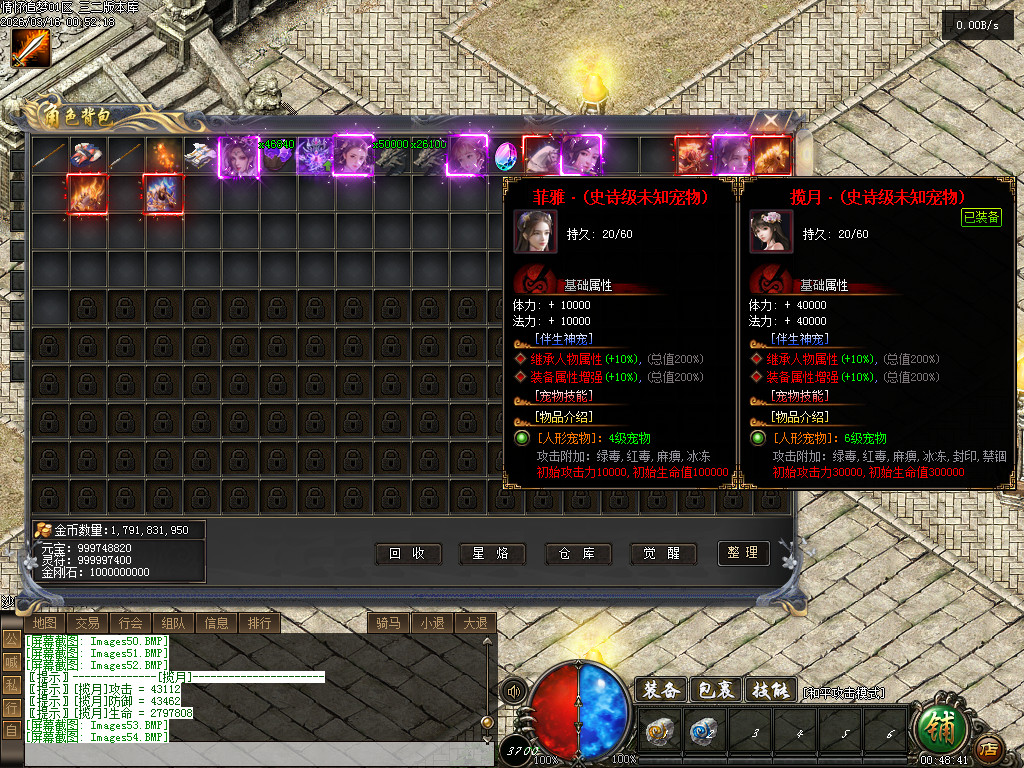Open the 地图 map tab
This screenshot has width=1024, height=768.
[x=44, y=623]
